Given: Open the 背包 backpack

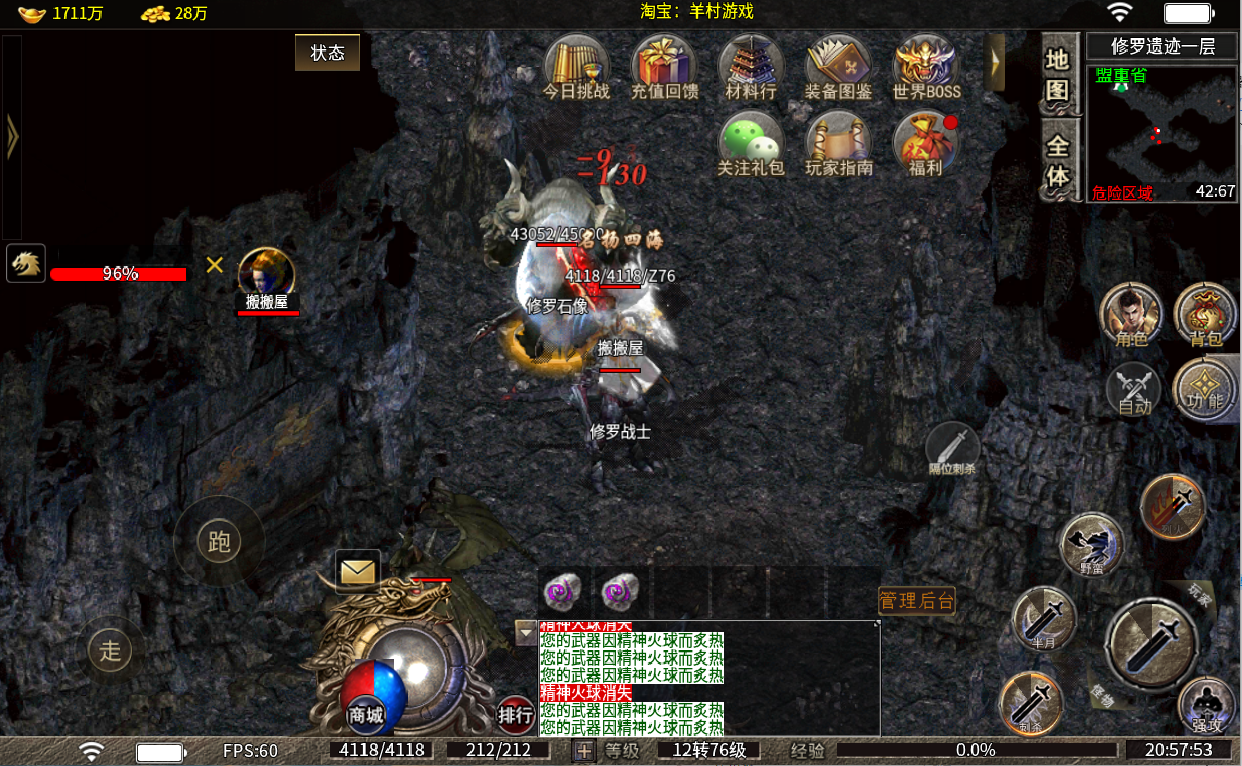Looking at the screenshot, I should (1205, 315).
